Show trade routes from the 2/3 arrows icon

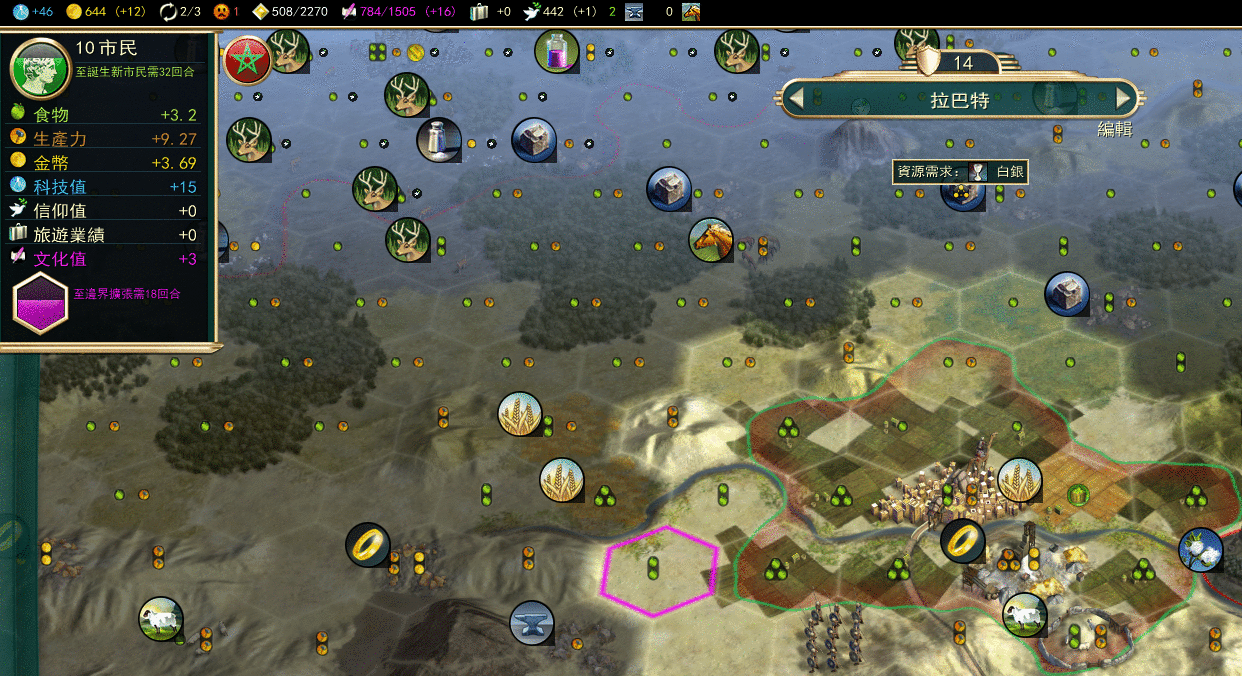click(168, 12)
